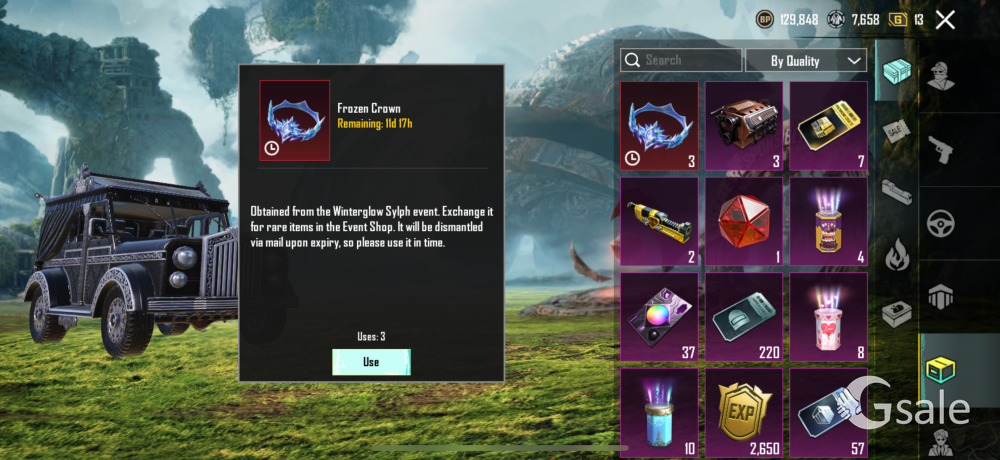The height and width of the screenshot is (460, 1000).
Task: Close the inventory screen
Action: tap(945, 19)
